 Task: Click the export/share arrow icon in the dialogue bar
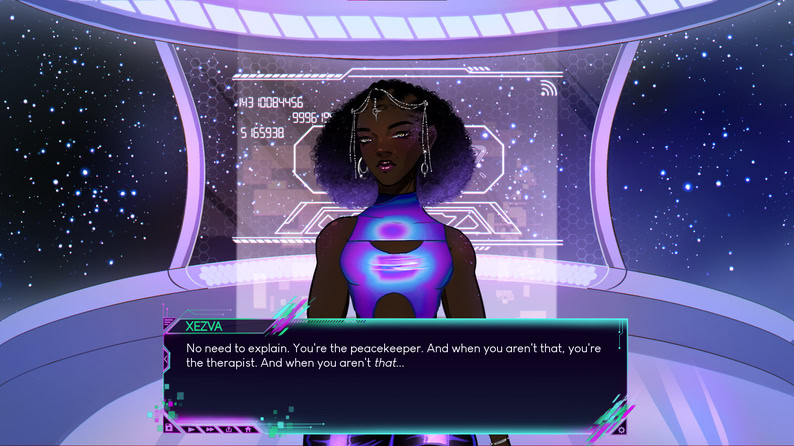pos(229,429)
